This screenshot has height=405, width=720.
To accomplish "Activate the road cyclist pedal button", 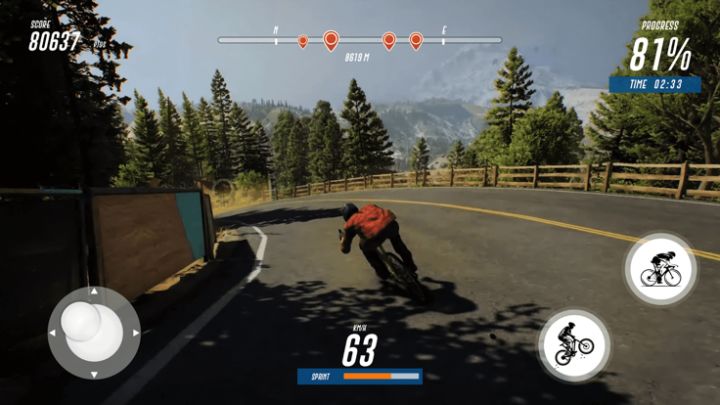I will 661,269.
